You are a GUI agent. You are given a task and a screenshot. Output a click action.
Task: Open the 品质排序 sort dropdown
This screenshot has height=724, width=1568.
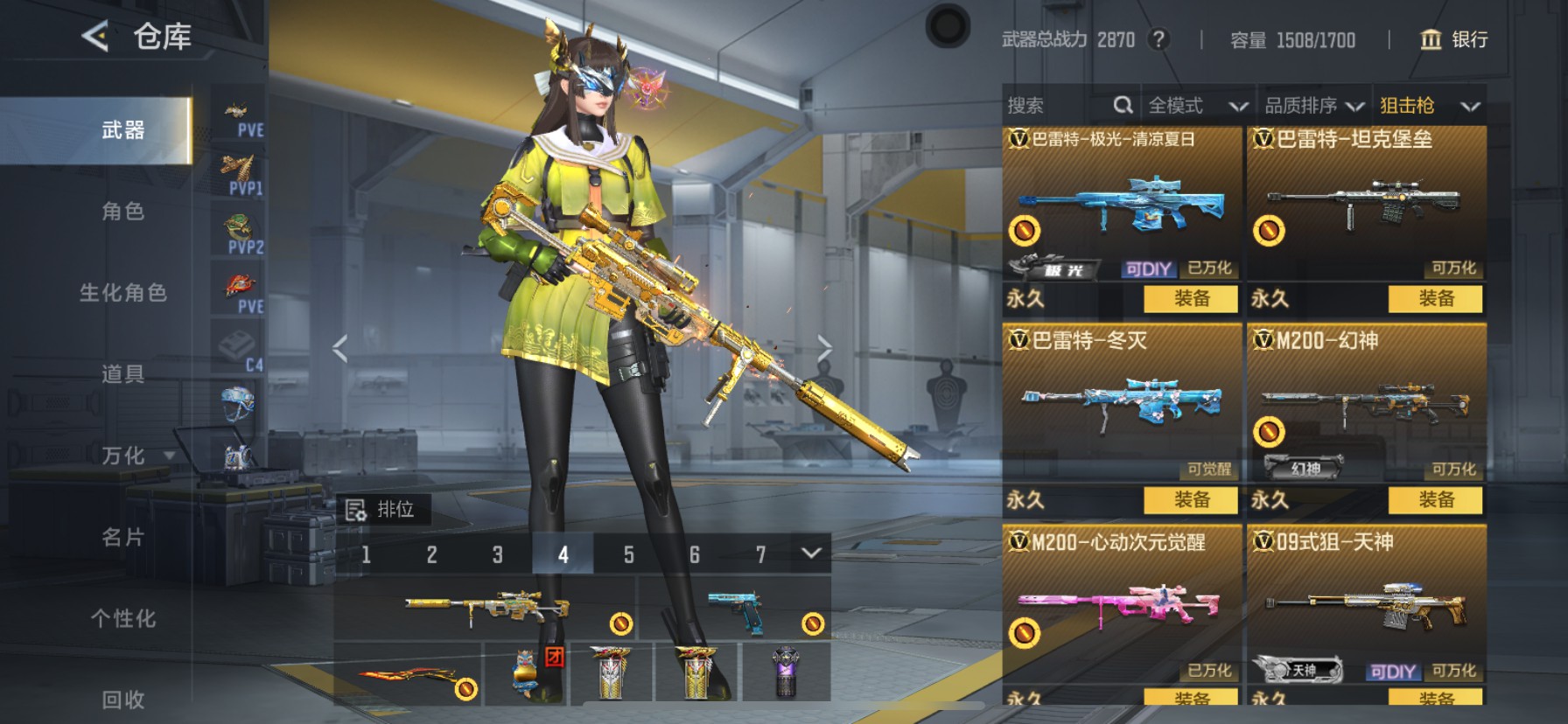(x=1313, y=106)
